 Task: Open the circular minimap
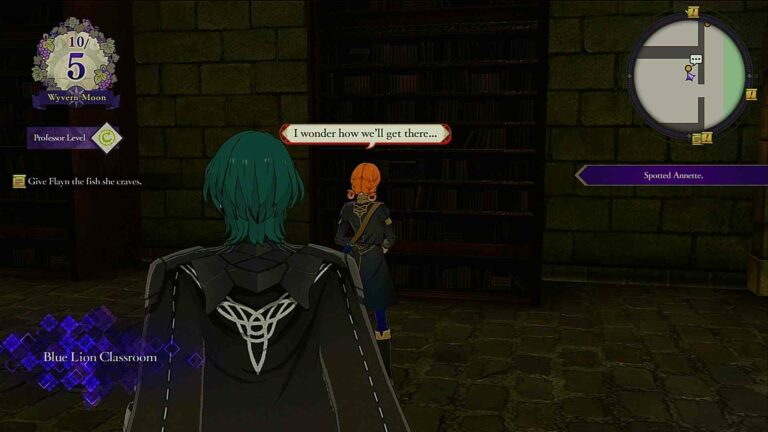click(x=690, y=74)
